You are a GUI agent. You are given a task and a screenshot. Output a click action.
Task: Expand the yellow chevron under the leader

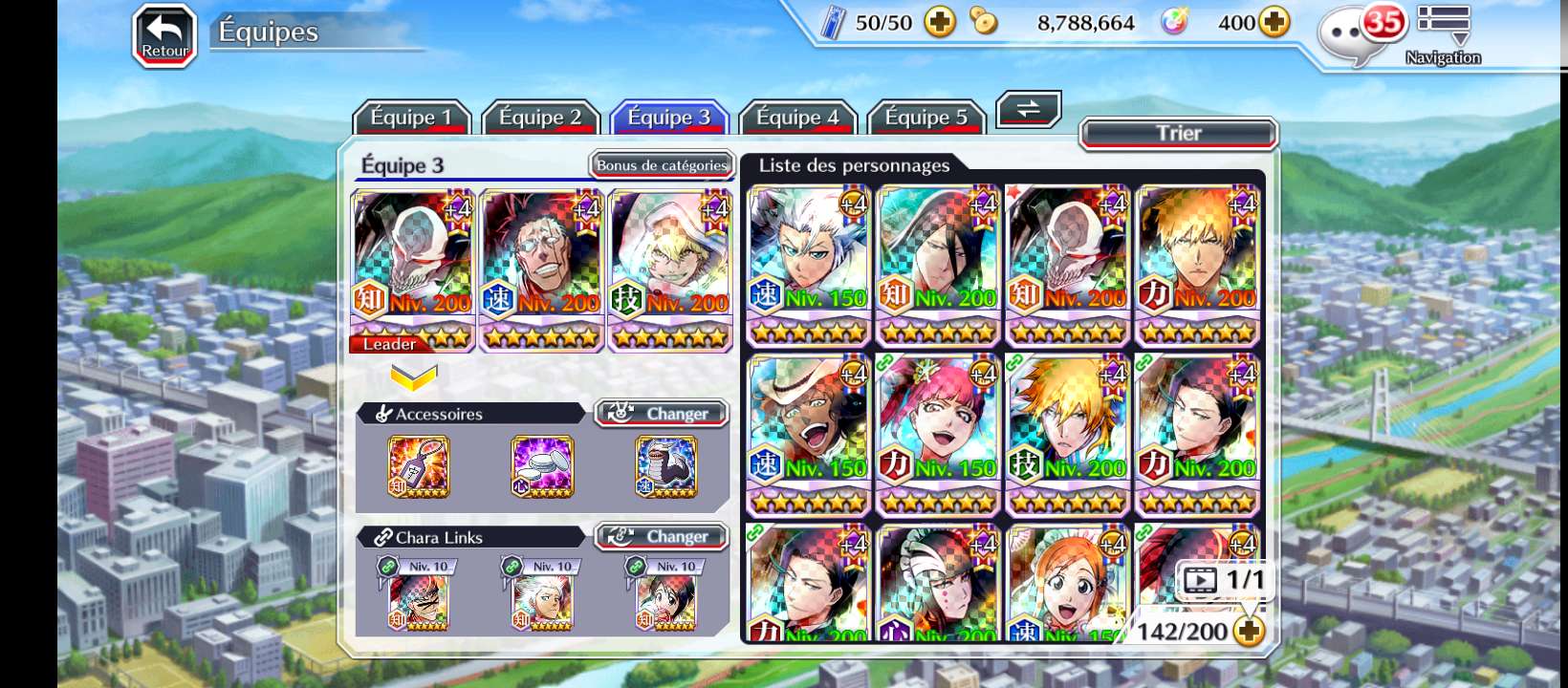[413, 378]
